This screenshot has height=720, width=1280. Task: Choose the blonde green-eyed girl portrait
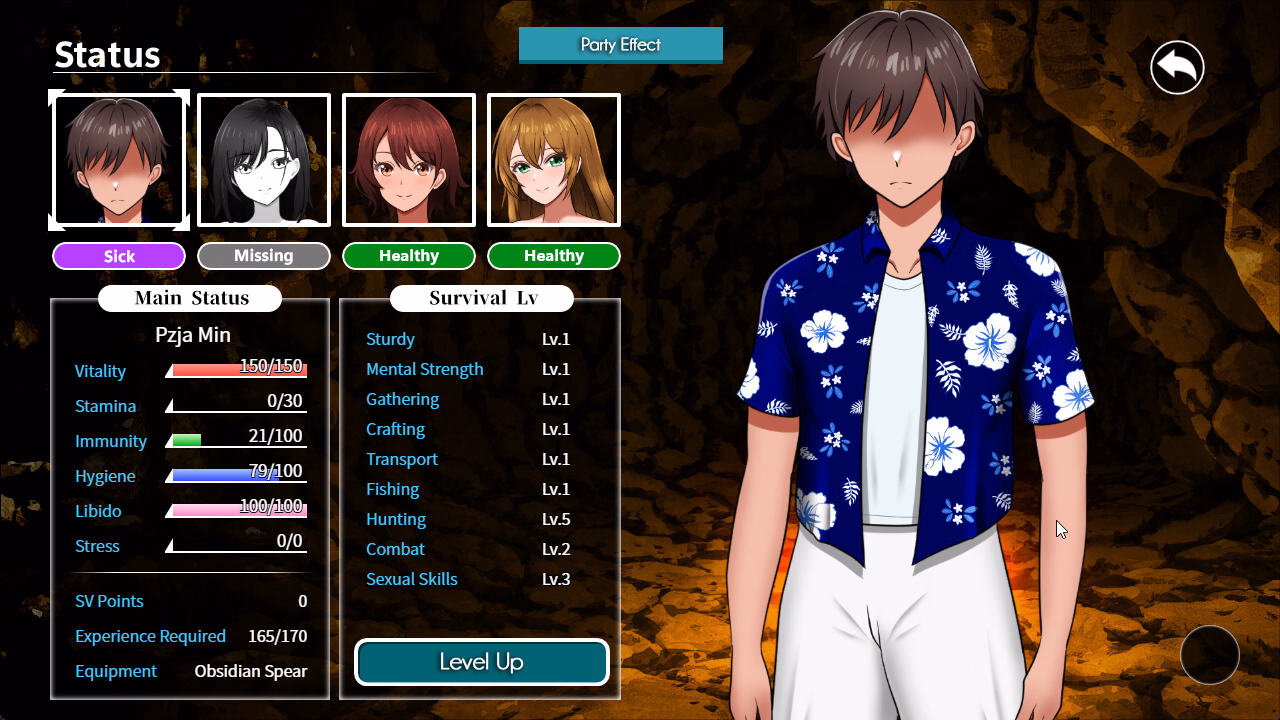pos(554,160)
